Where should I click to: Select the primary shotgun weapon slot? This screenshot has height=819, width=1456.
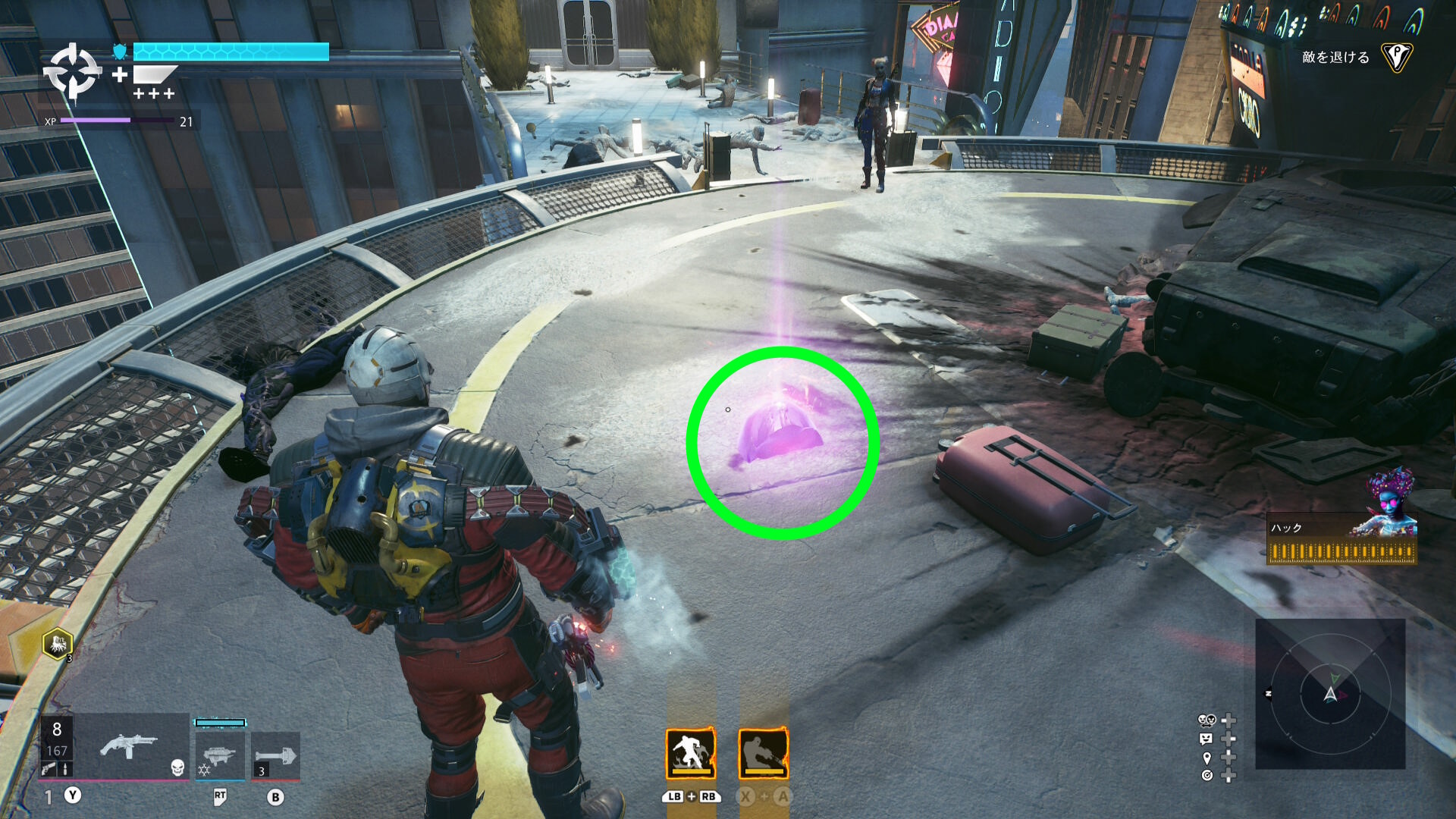pos(129,747)
